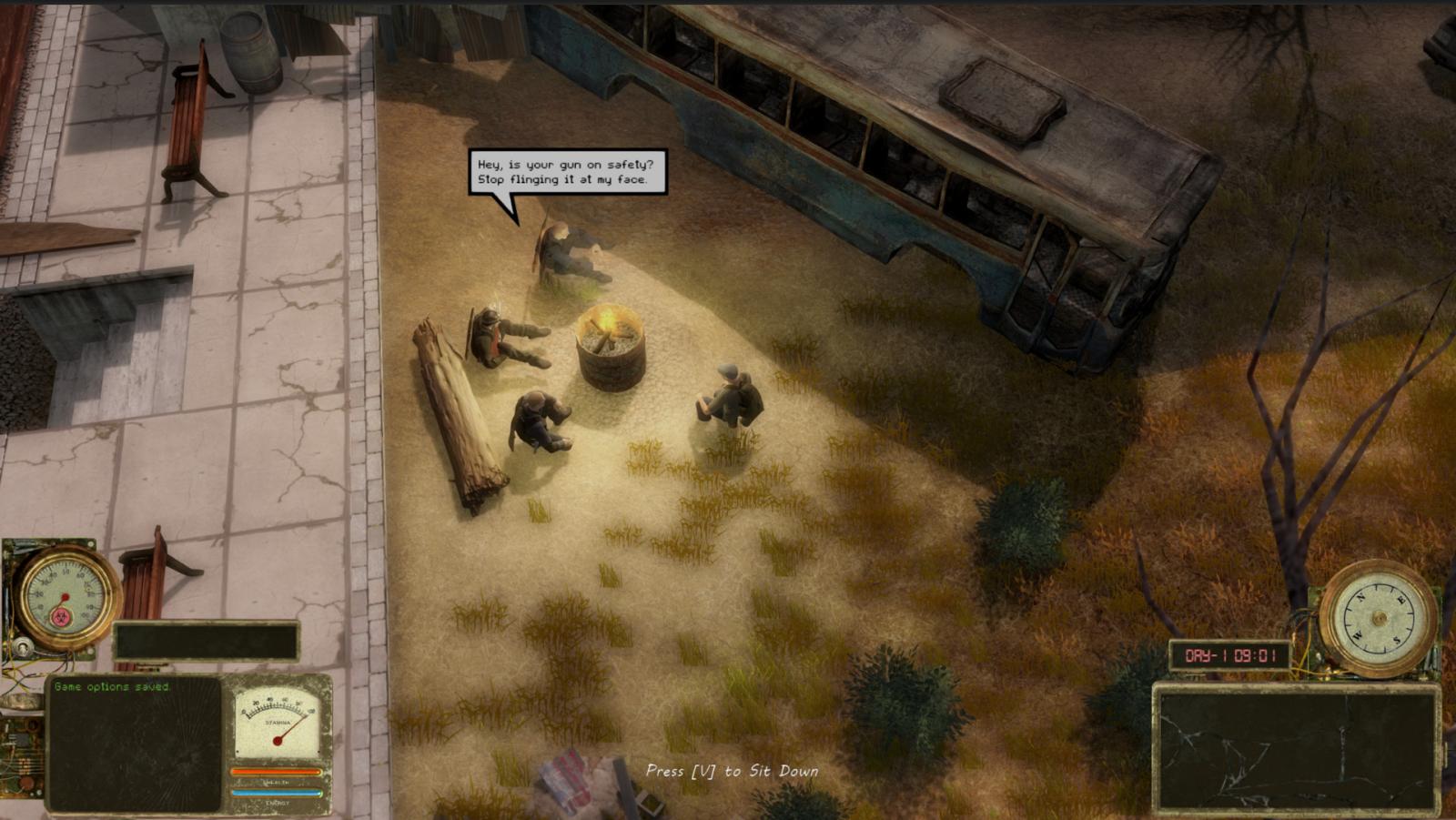This screenshot has height=820, width=1456.
Task: Select the cracked screen panel below the compass
Action: click(x=1296, y=749)
